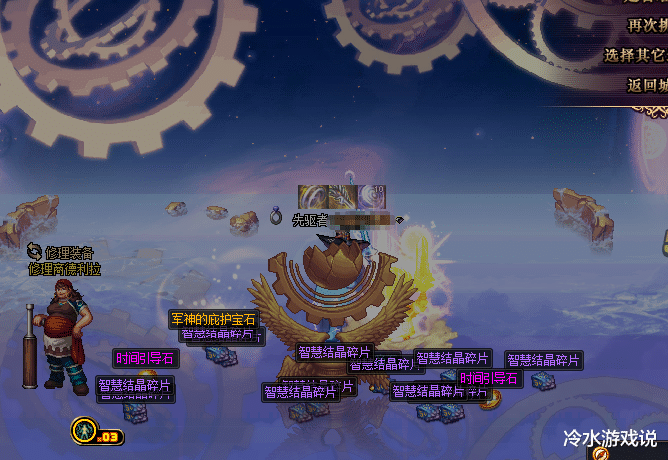Select the 选择其它 dungeon option
668x460 pixels.
(637, 55)
